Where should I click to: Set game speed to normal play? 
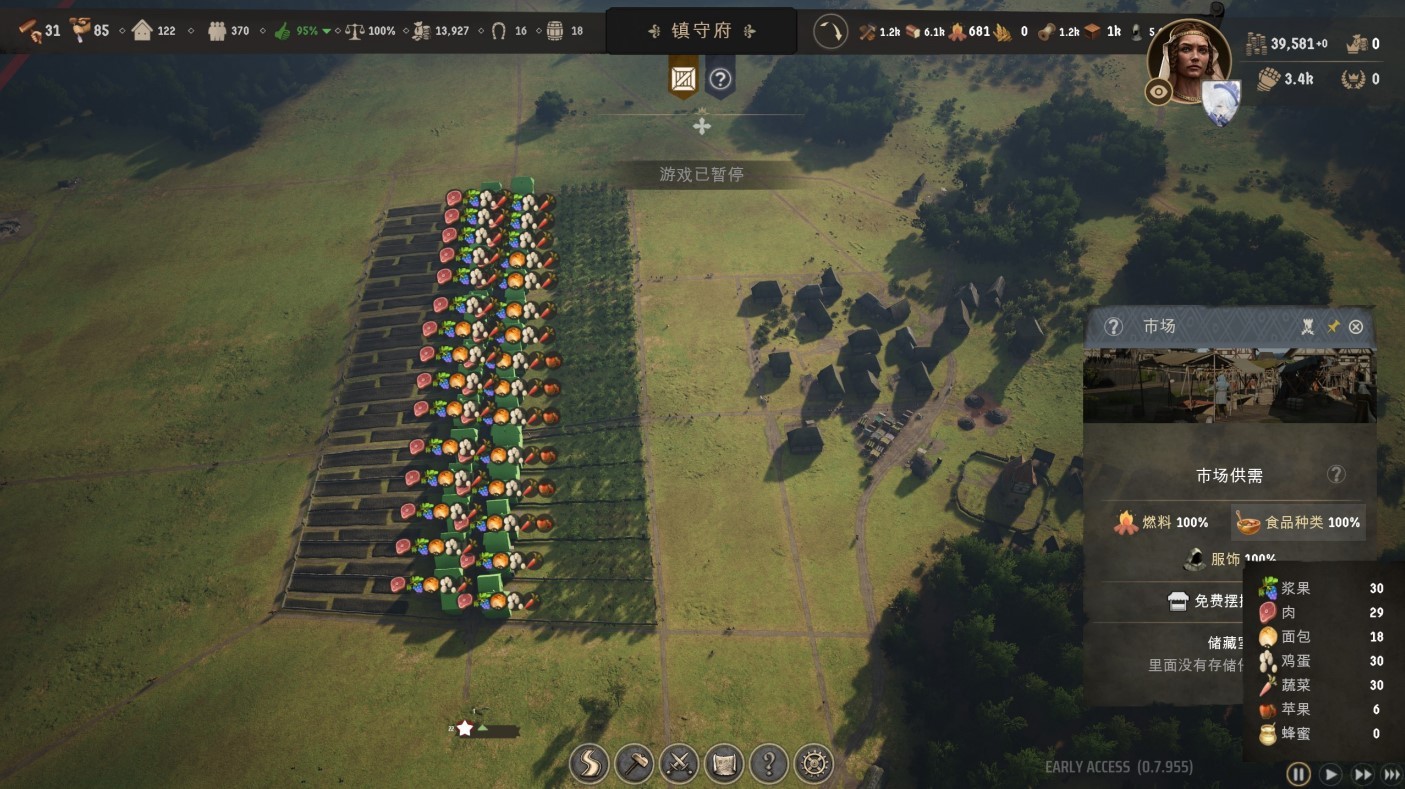(x=1330, y=773)
